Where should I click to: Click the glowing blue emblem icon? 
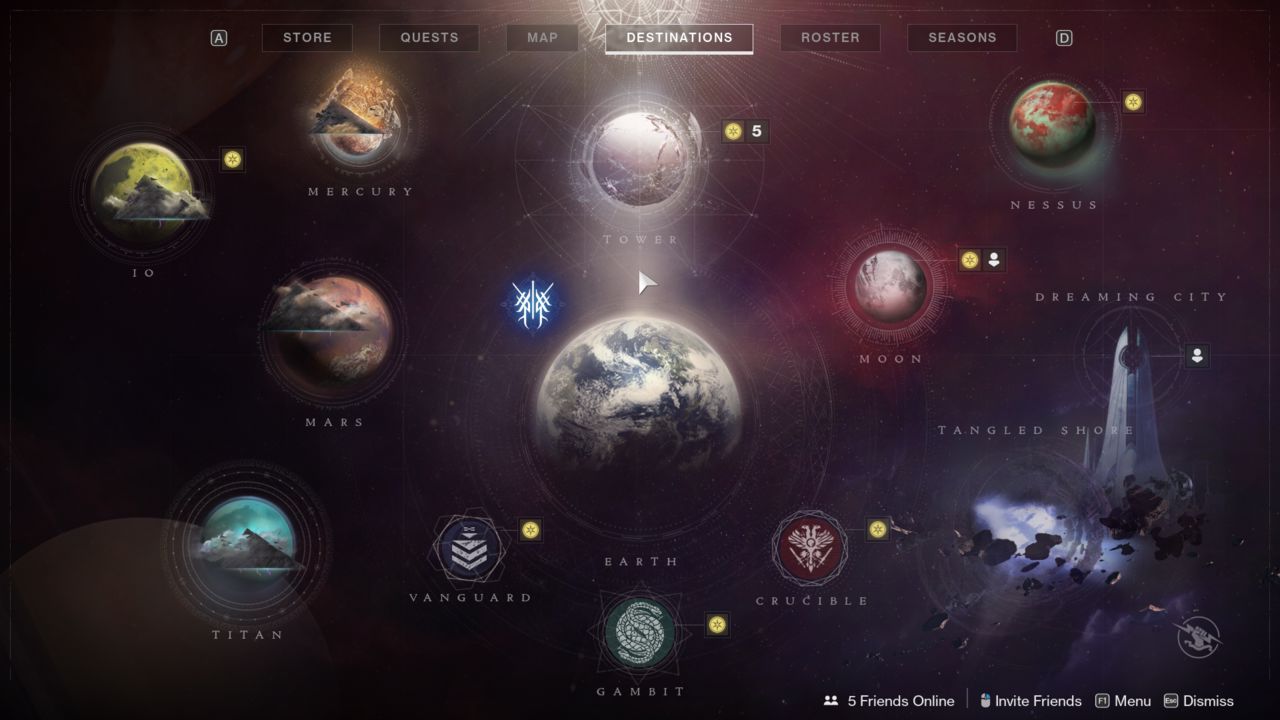click(x=532, y=301)
